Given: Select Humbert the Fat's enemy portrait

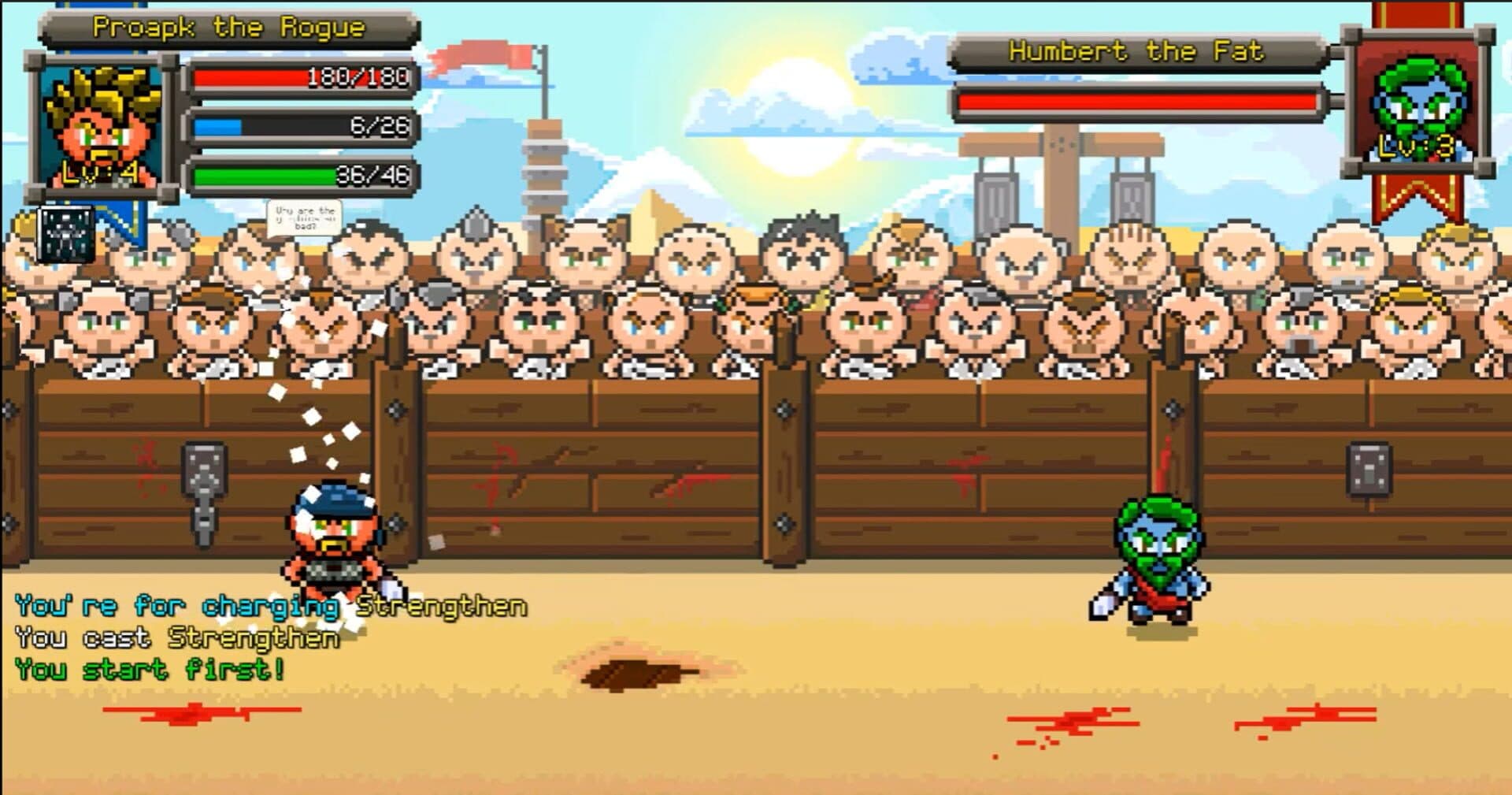Looking at the screenshot, I should coord(1418,102).
